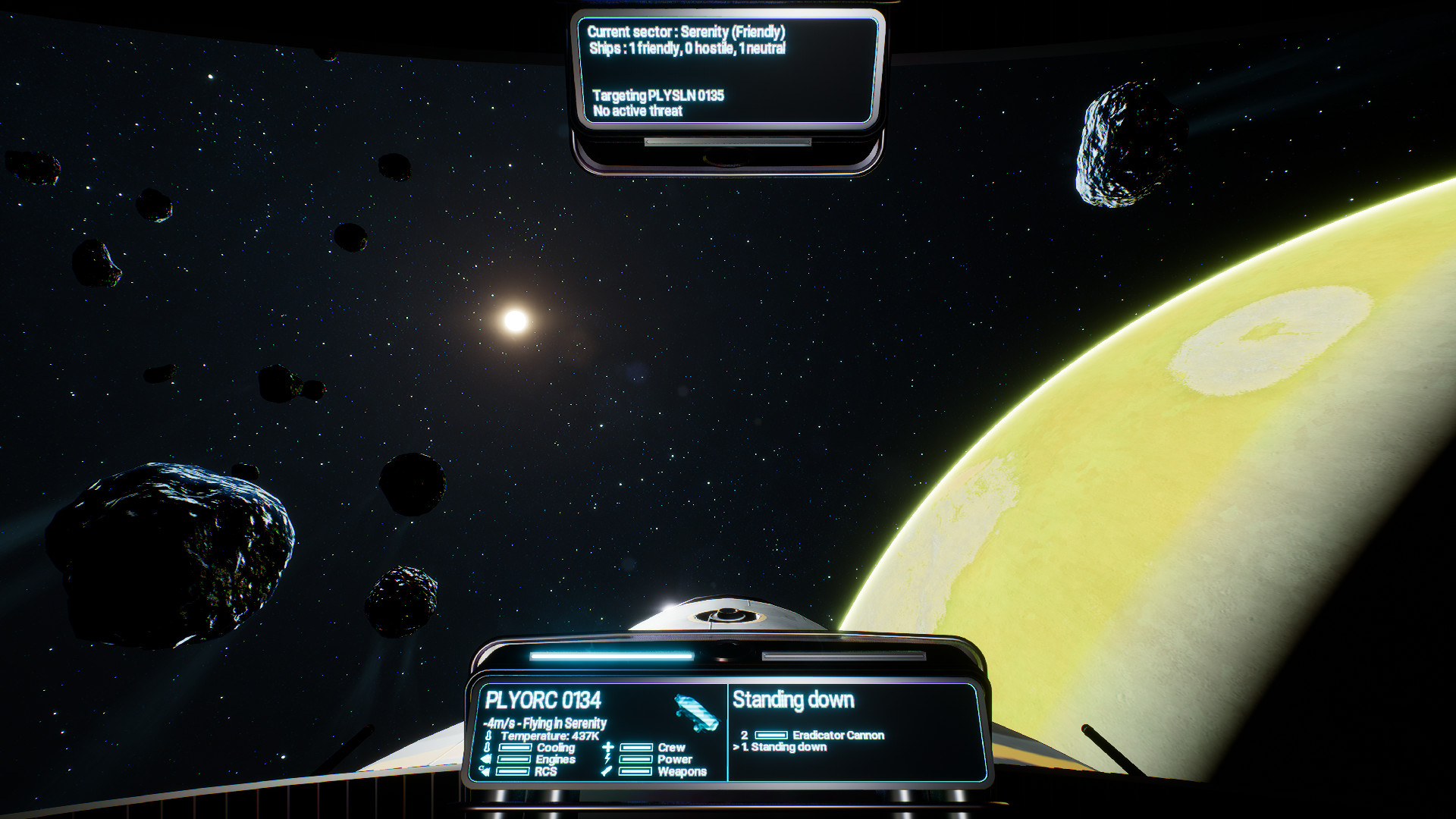
Task: Click the Power lightning bolt icon
Action: pyautogui.click(x=608, y=761)
